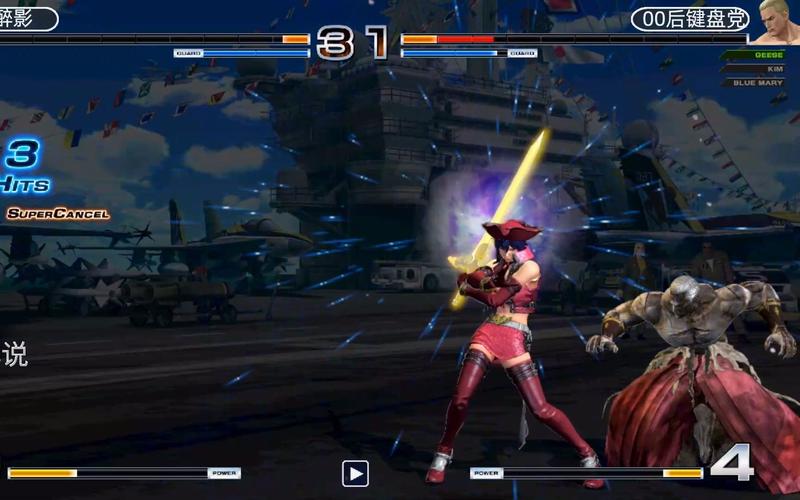Click the play button overlay
The width and height of the screenshot is (800, 500).
pyautogui.click(x=355, y=473)
